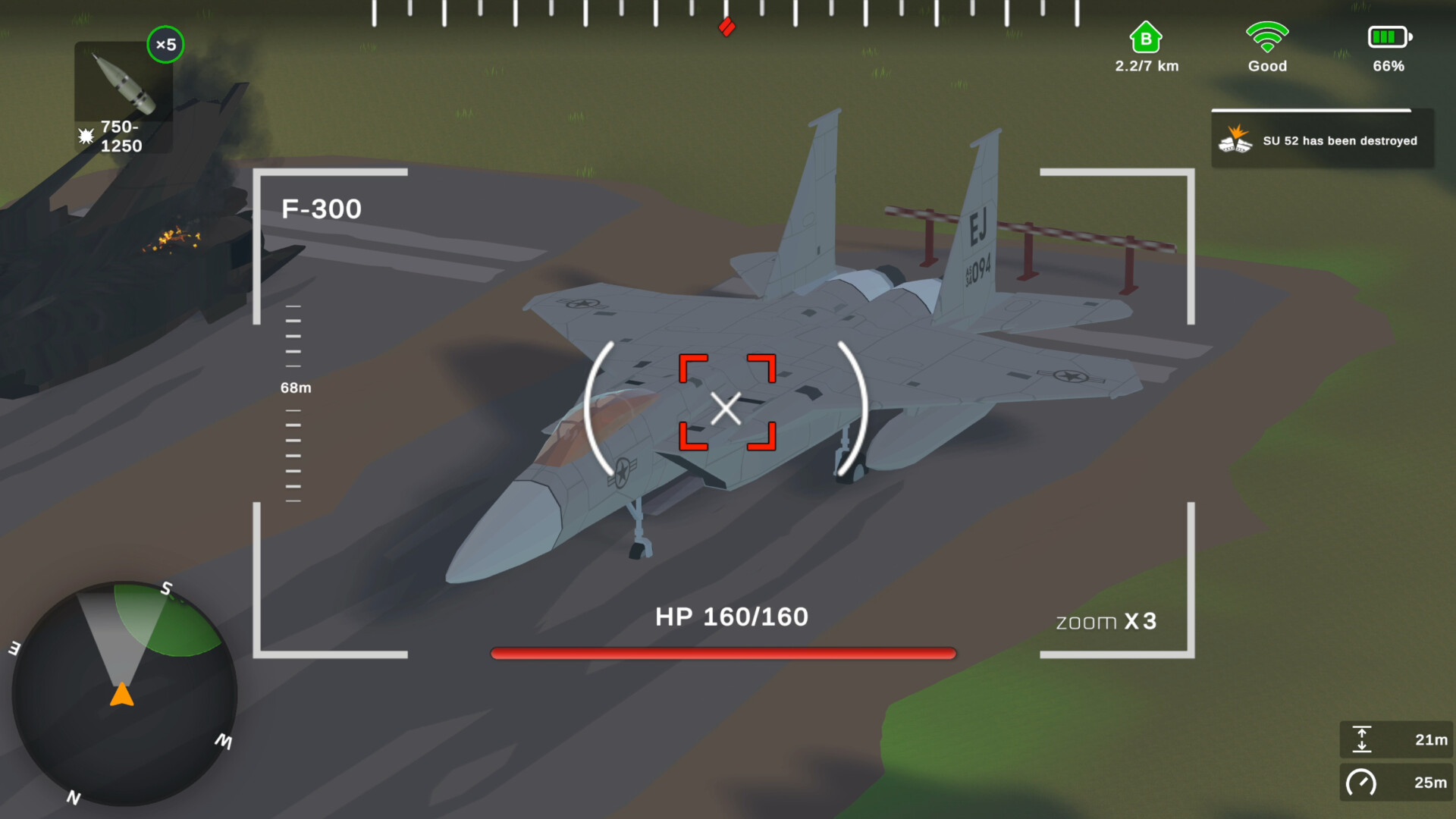The width and height of the screenshot is (1456, 819).
Task: Expand the 2.2/7 km distance readout
Action: [x=1146, y=66]
